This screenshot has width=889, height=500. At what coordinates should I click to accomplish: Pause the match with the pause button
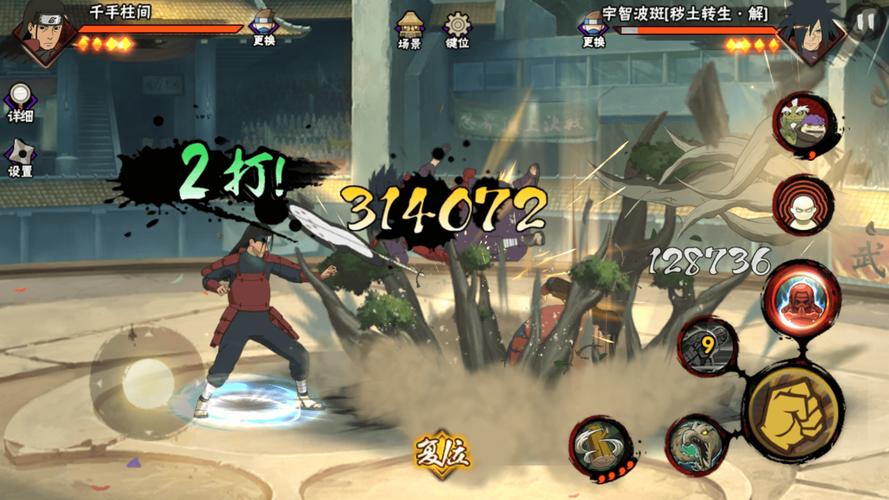click(x=864, y=21)
